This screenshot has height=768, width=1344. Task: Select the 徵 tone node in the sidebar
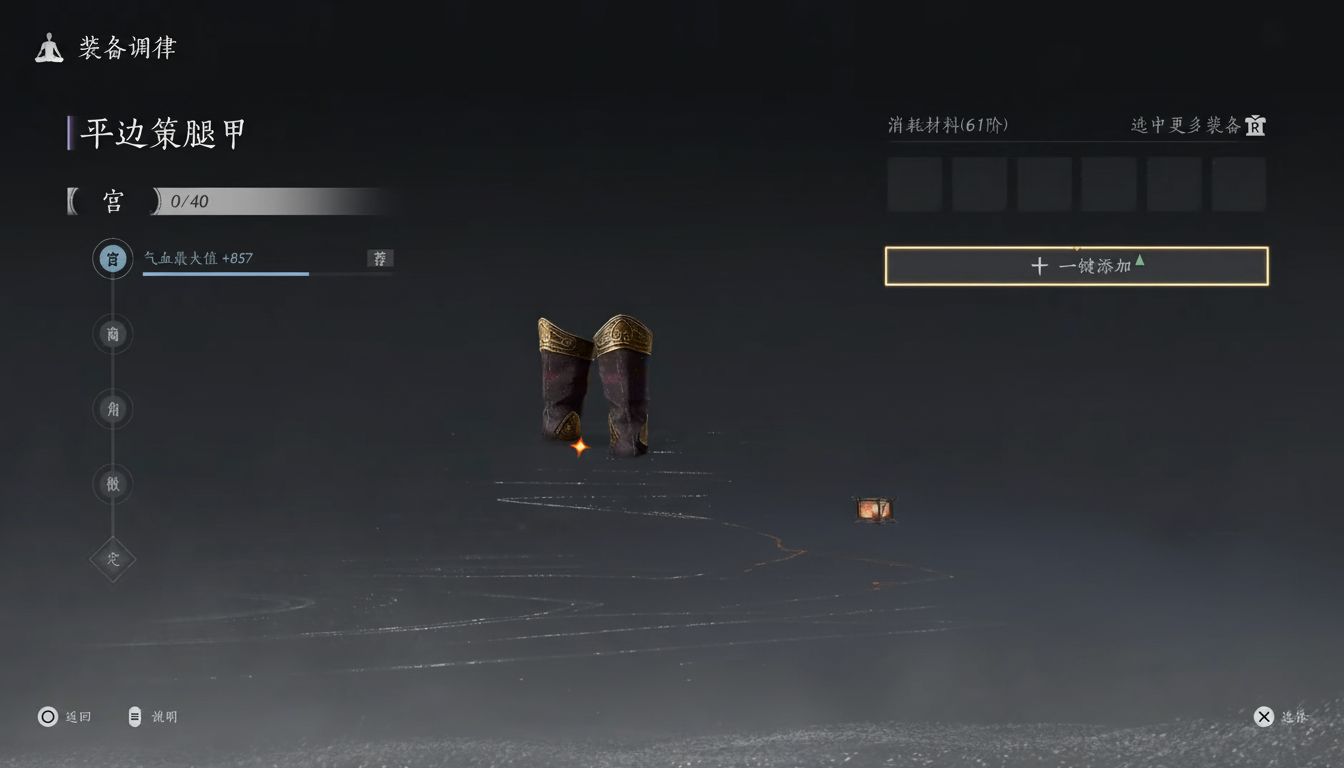coord(112,484)
